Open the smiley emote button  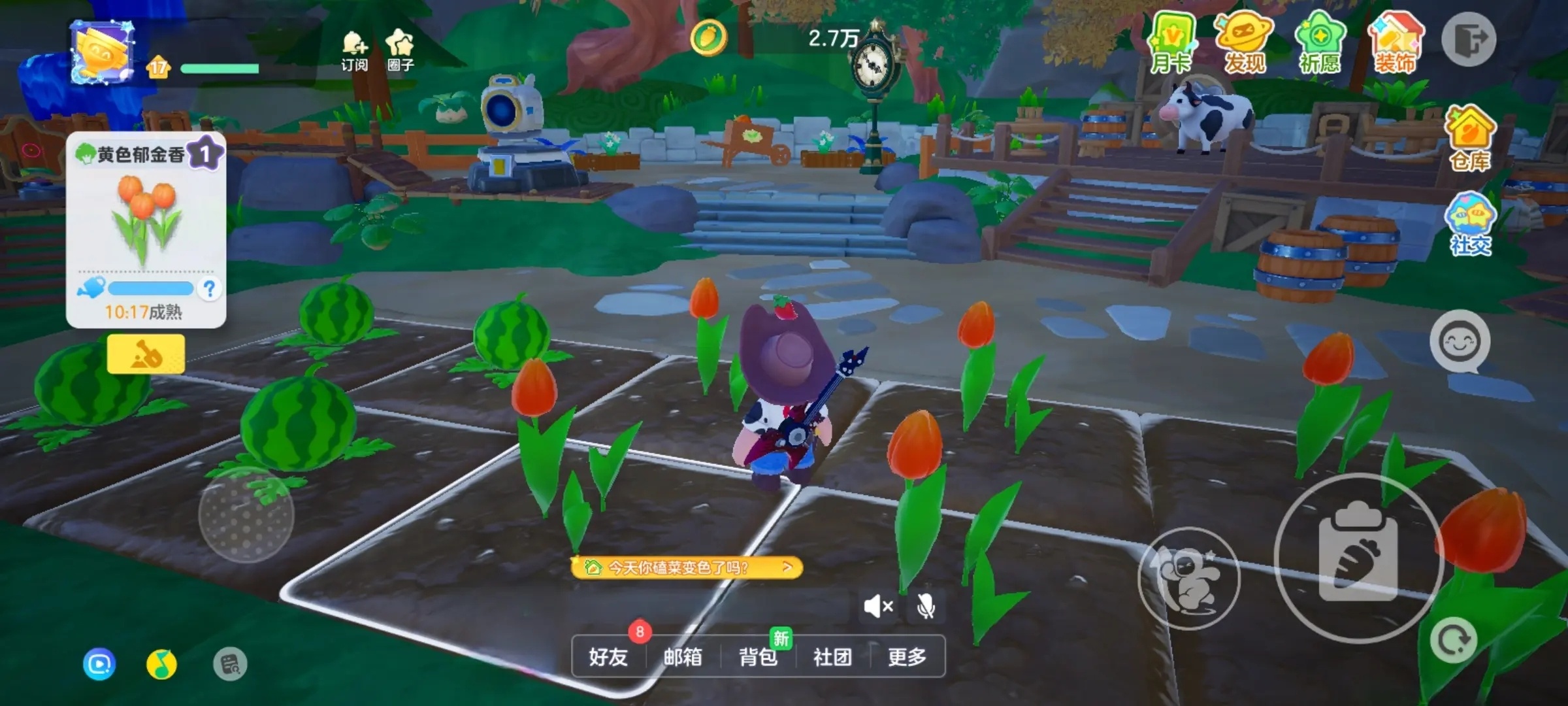point(1460,341)
